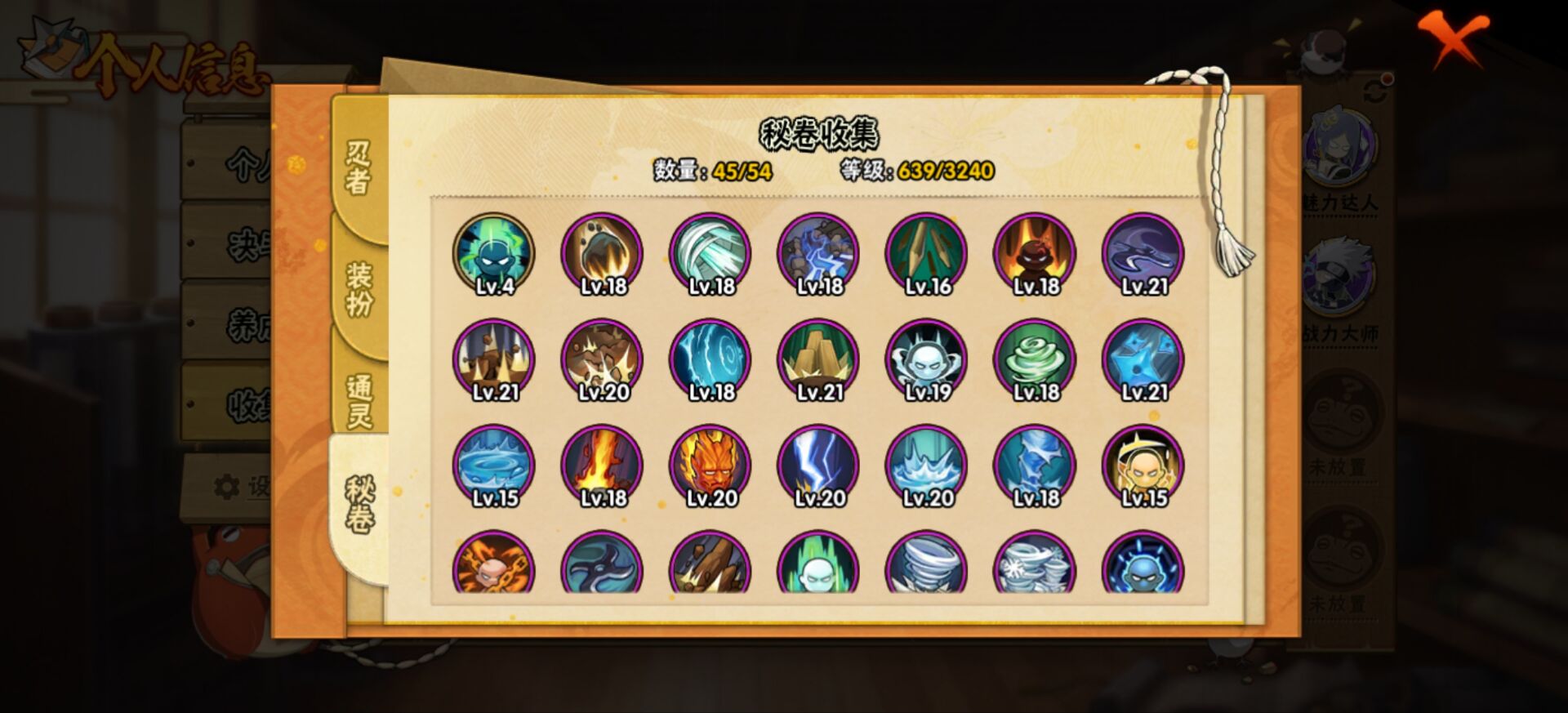Screen dimensions: 1568x713
Task: Click the refresh arrows icon
Action: tap(1375, 88)
